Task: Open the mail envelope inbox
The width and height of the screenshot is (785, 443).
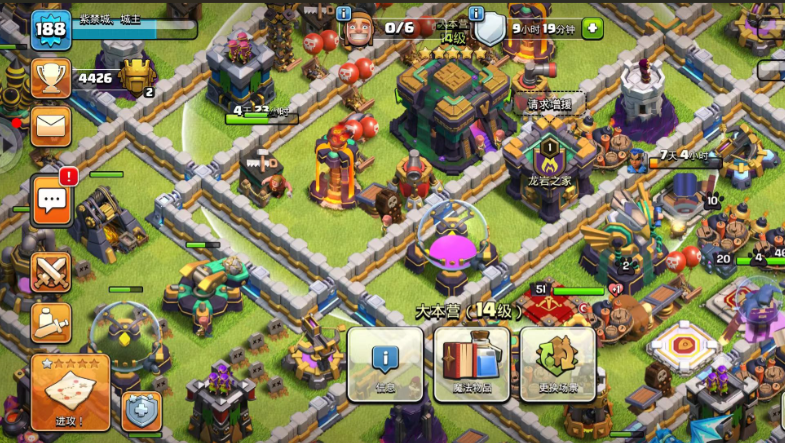Action: coord(50,126)
